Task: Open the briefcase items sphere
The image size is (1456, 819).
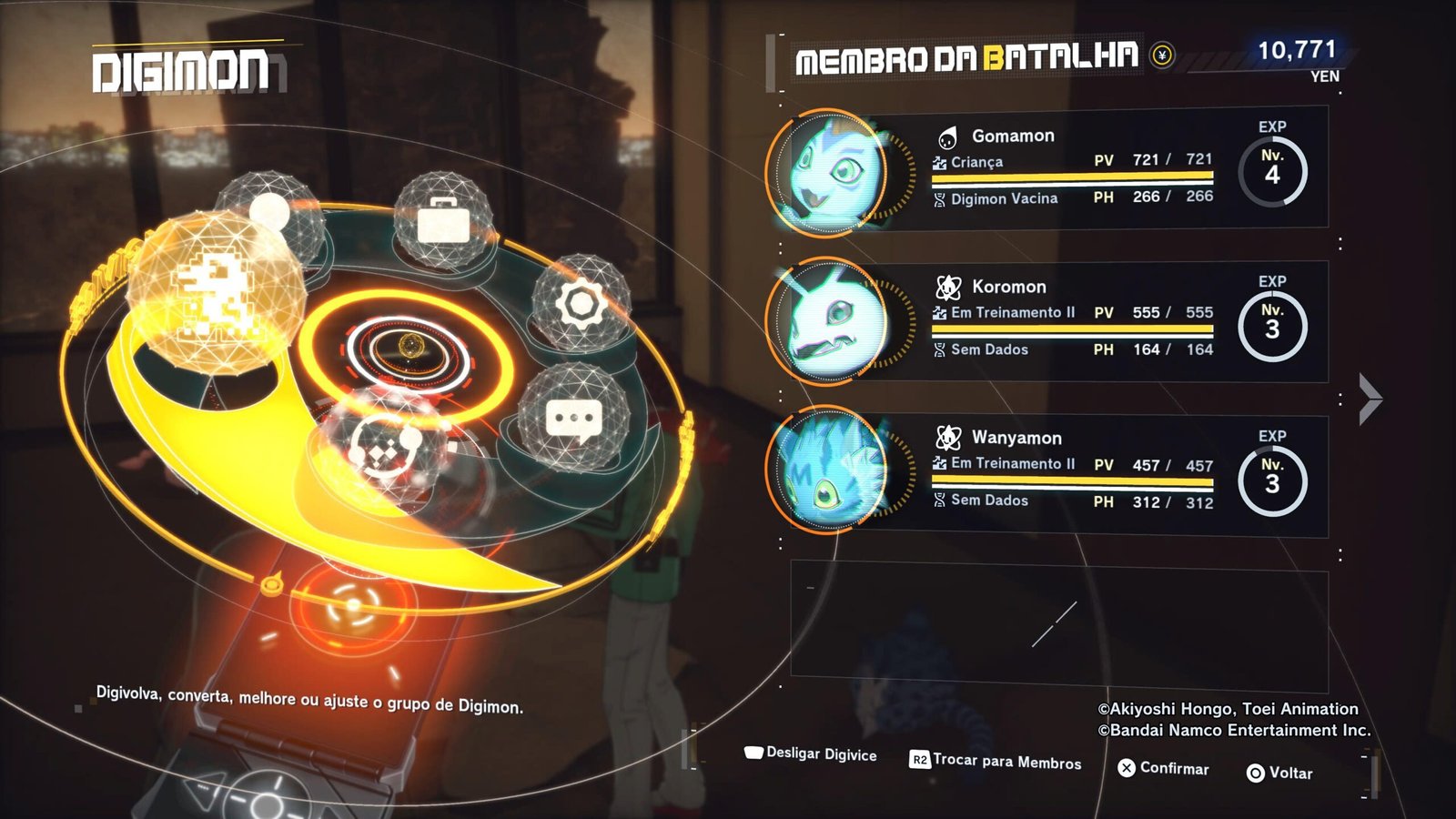Action: [443, 219]
